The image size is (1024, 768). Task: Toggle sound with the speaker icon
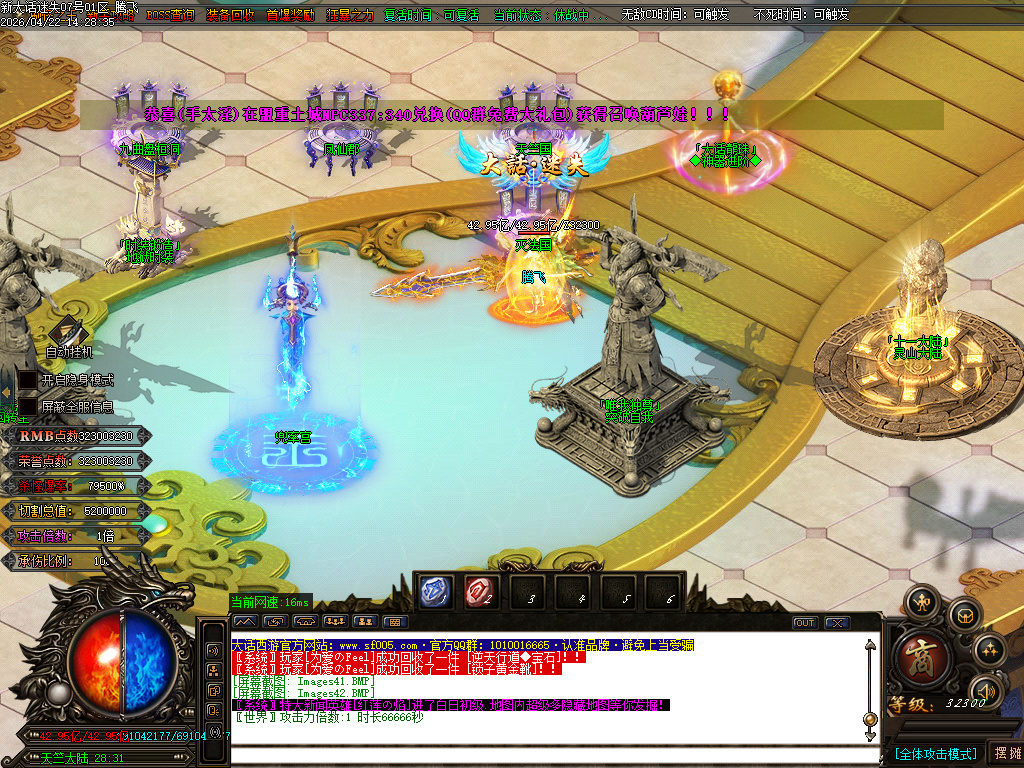coord(986,690)
